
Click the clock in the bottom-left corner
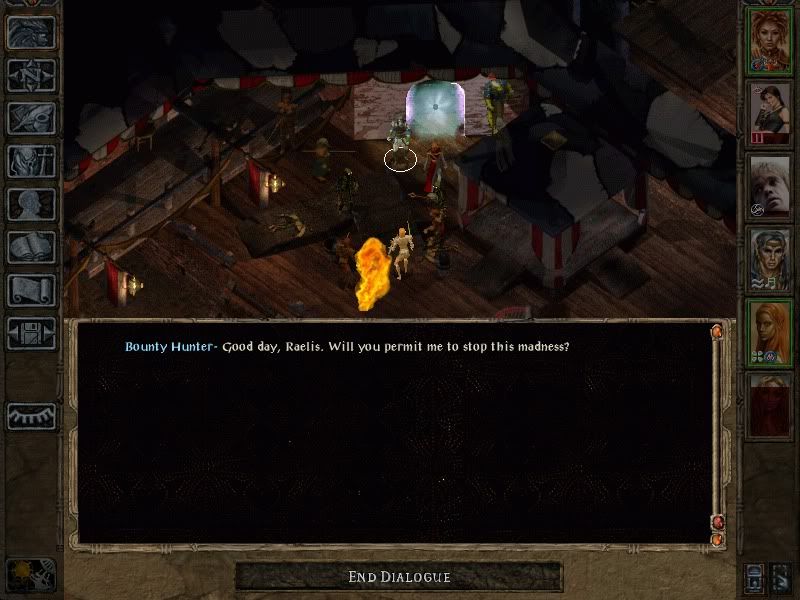click(29, 574)
